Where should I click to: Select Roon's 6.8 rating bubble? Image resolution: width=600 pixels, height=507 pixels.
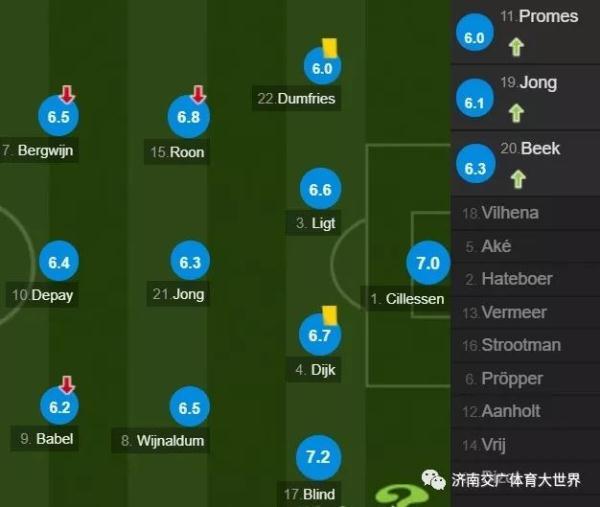(x=189, y=117)
